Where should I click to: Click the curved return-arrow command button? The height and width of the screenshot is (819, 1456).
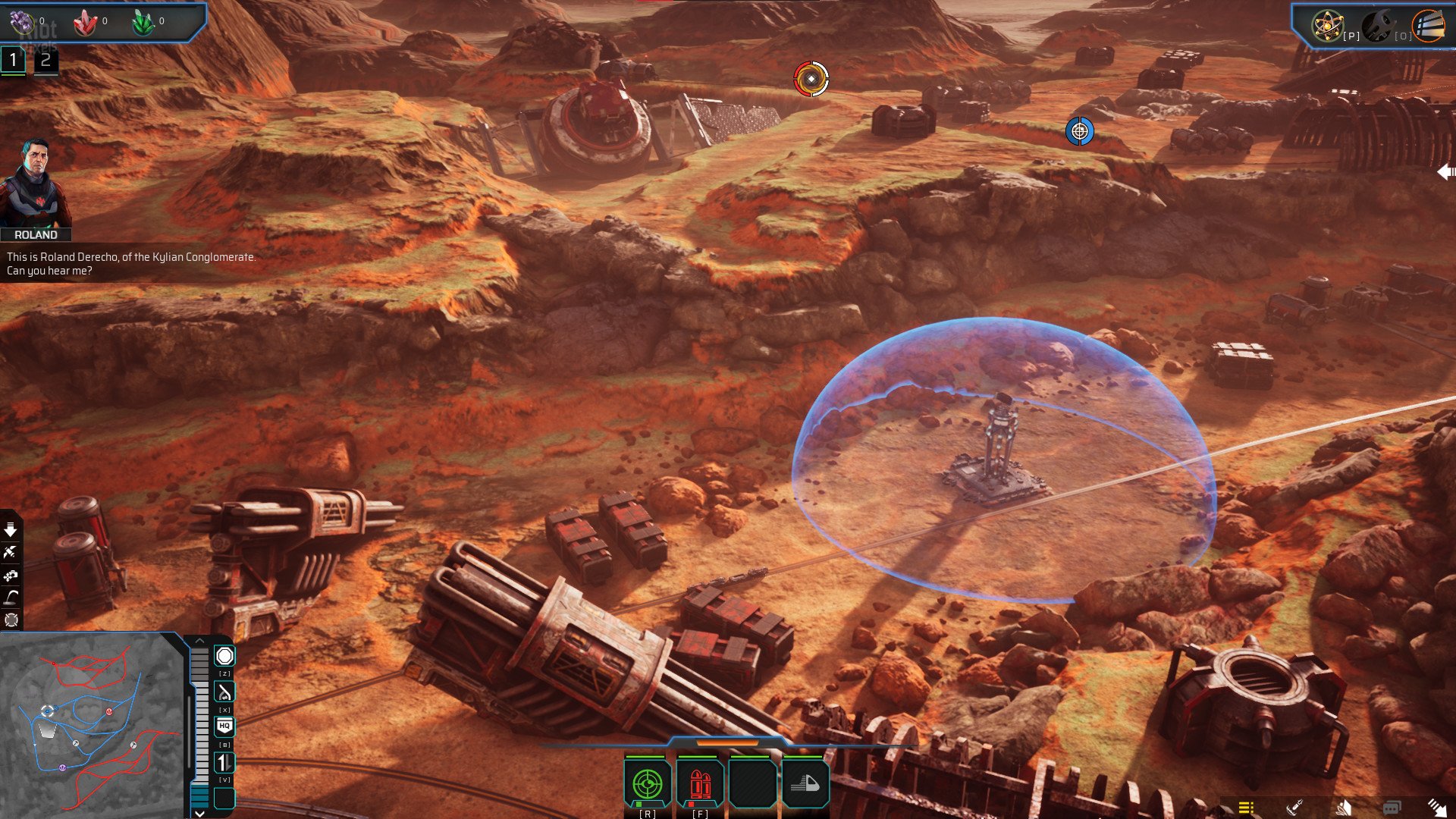224,692
